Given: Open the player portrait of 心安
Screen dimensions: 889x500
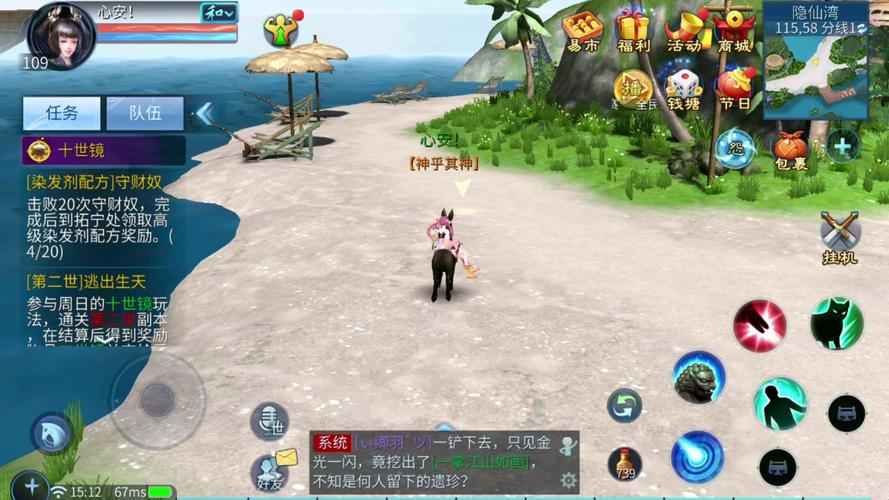Looking at the screenshot, I should pyautogui.click(x=61, y=35).
